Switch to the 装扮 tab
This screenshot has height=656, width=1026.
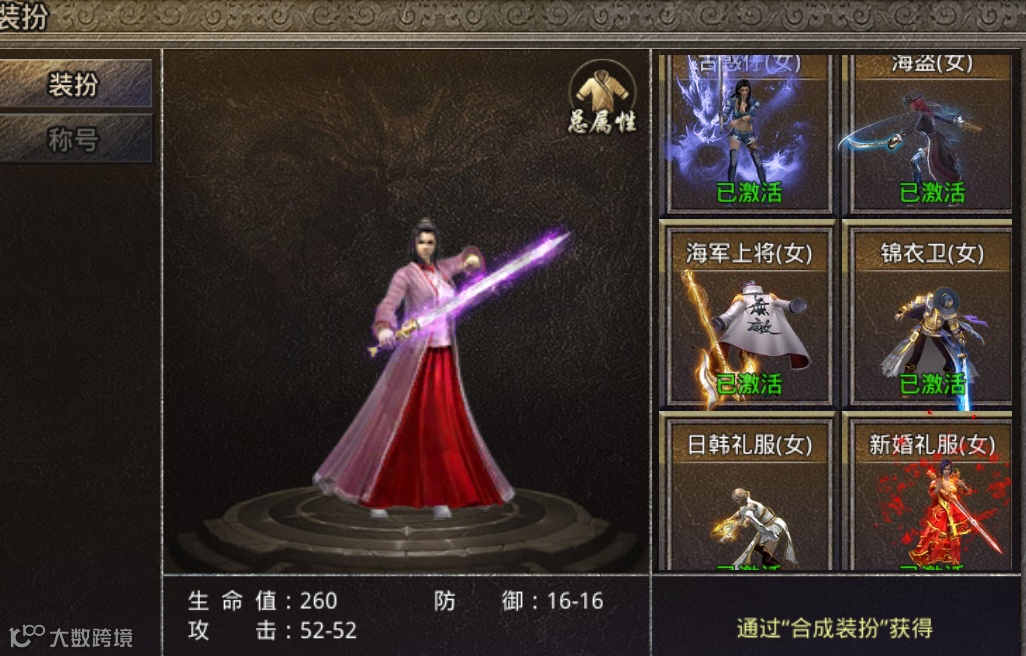(x=75, y=84)
